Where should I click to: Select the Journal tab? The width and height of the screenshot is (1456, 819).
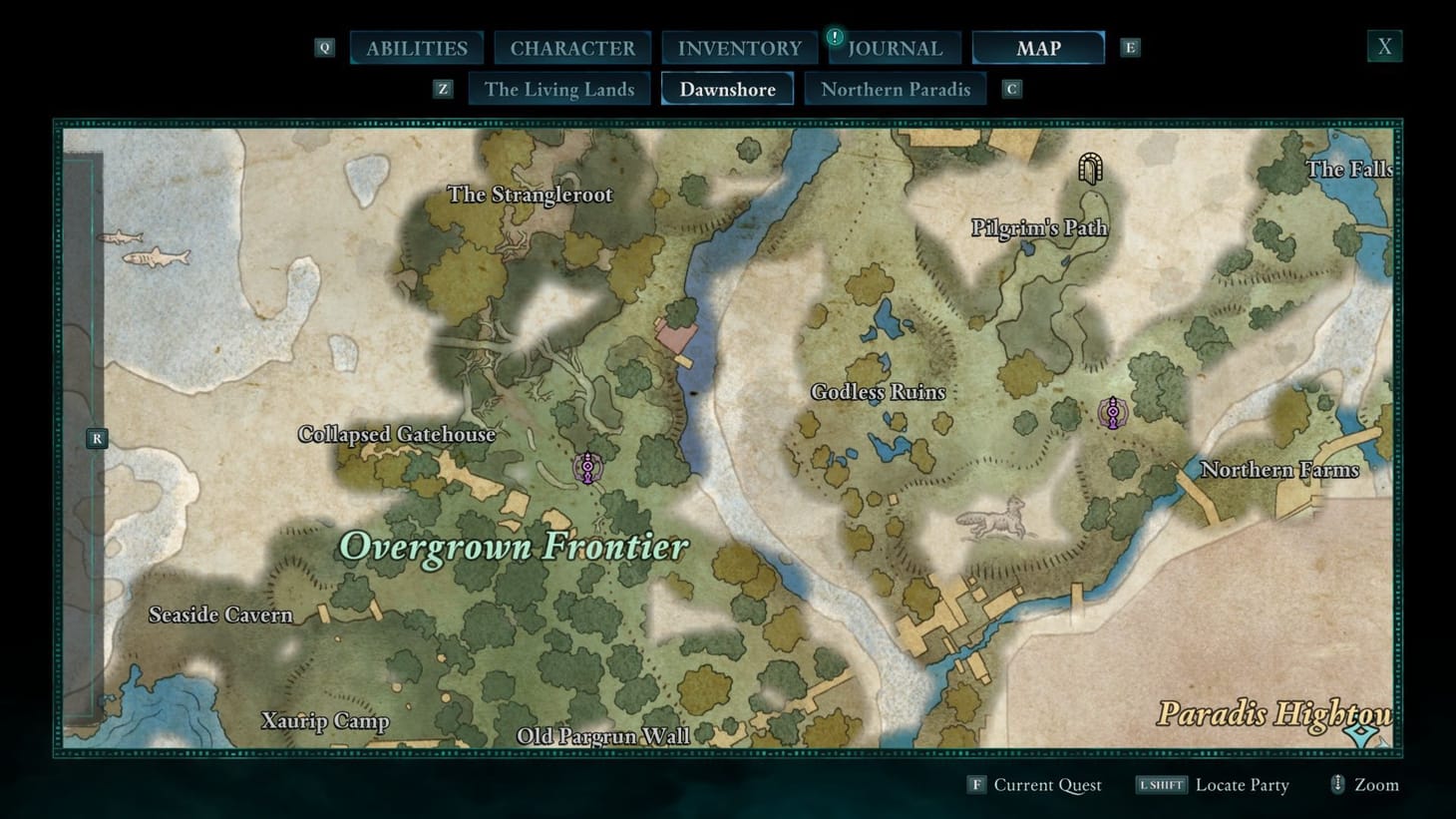pyautogui.click(x=895, y=47)
